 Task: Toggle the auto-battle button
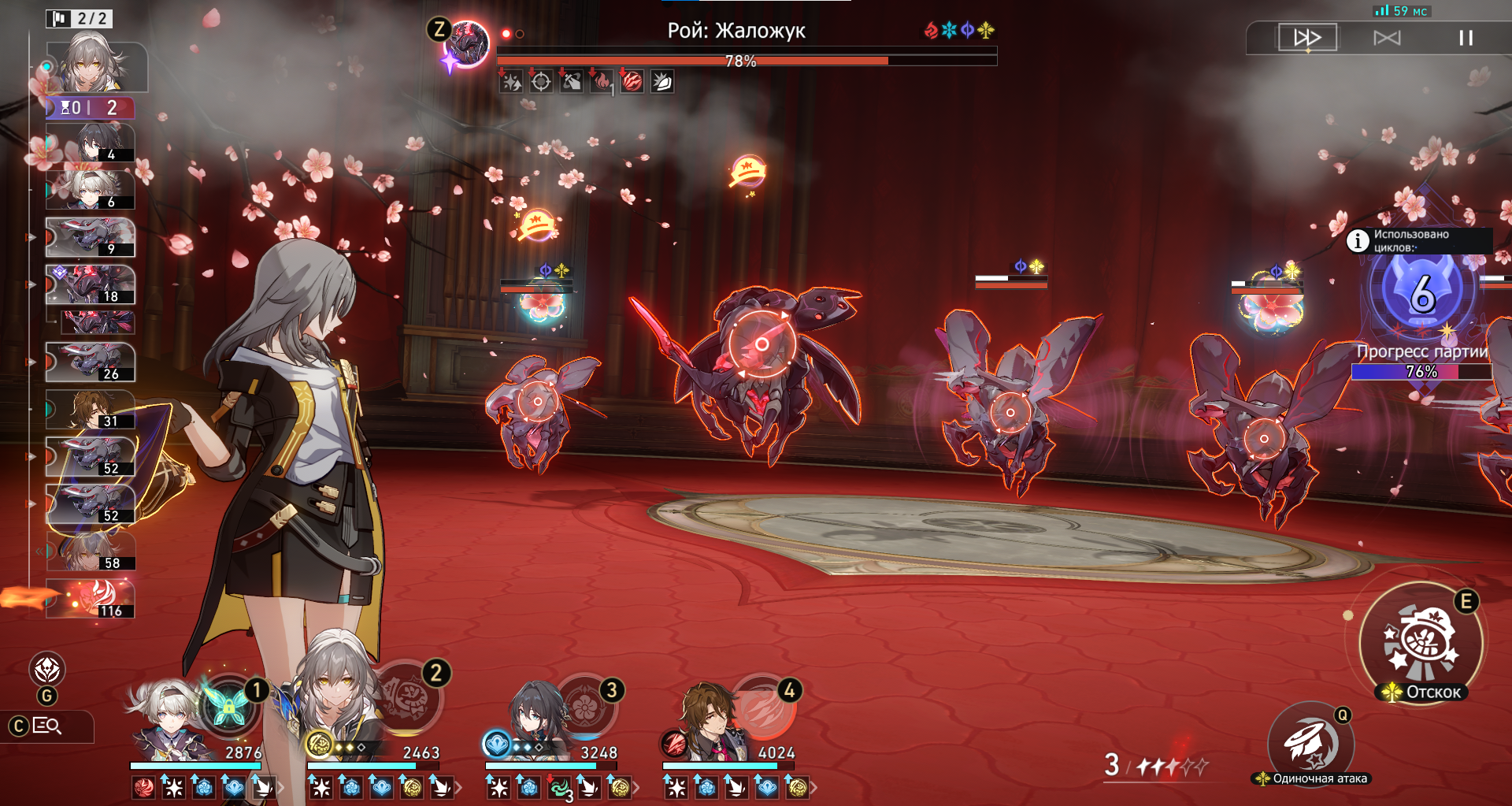coord(1387,38)
